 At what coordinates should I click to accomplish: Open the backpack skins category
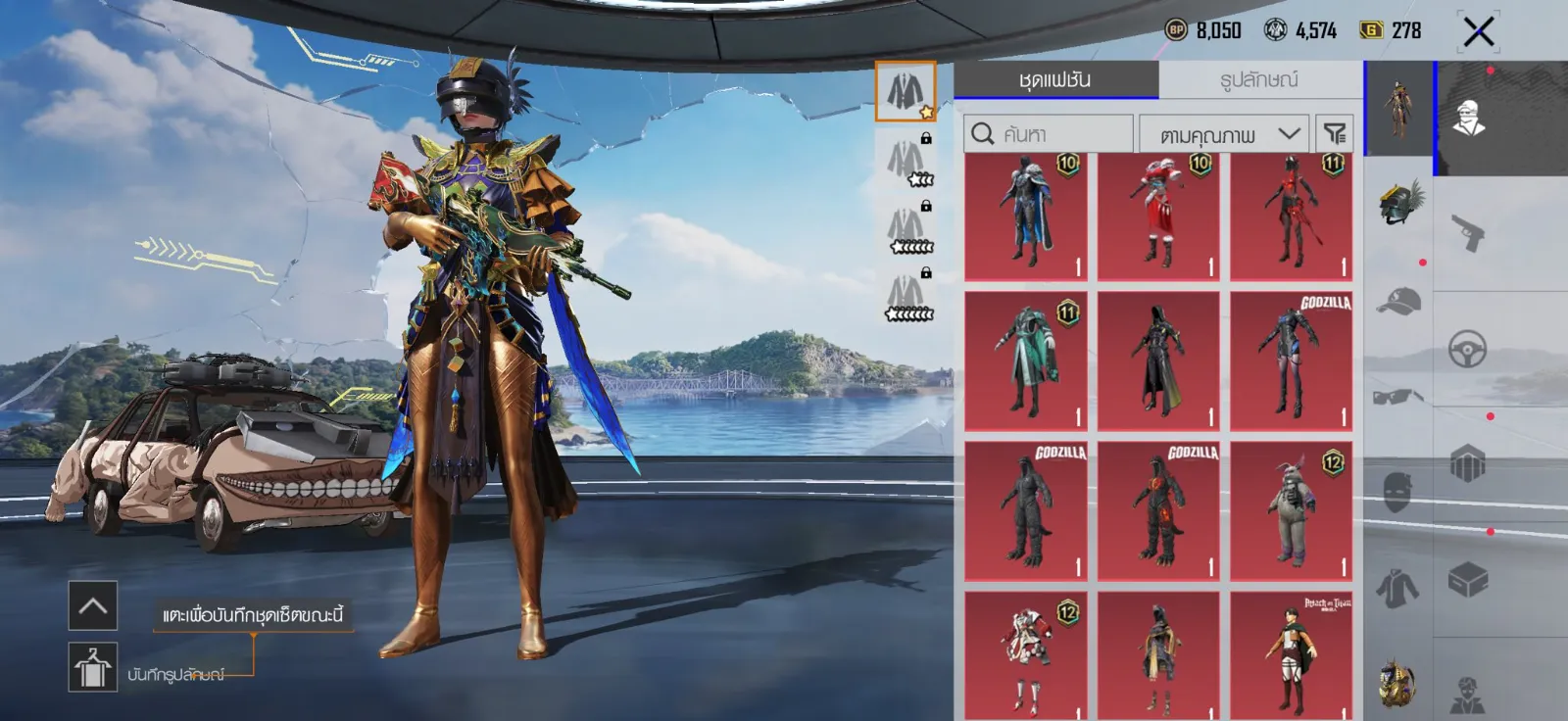1467,463
